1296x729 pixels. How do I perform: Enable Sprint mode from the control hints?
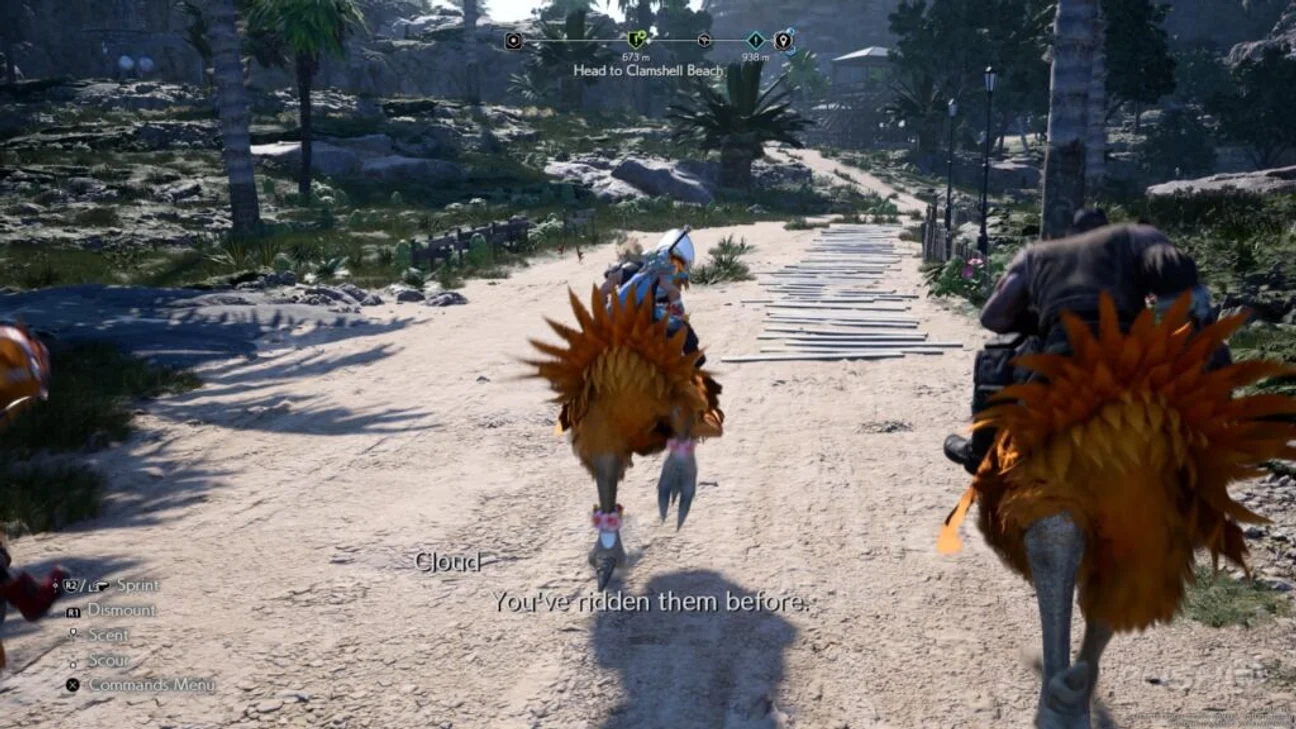tap(139, 586)
